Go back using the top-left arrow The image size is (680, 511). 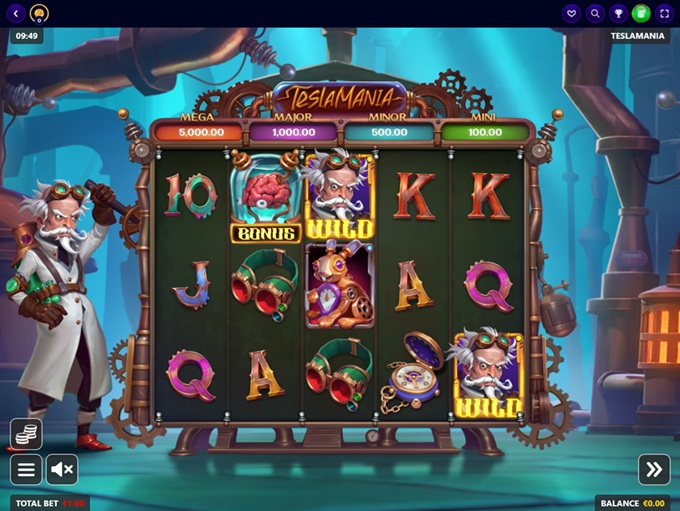[x=16, y=13]
